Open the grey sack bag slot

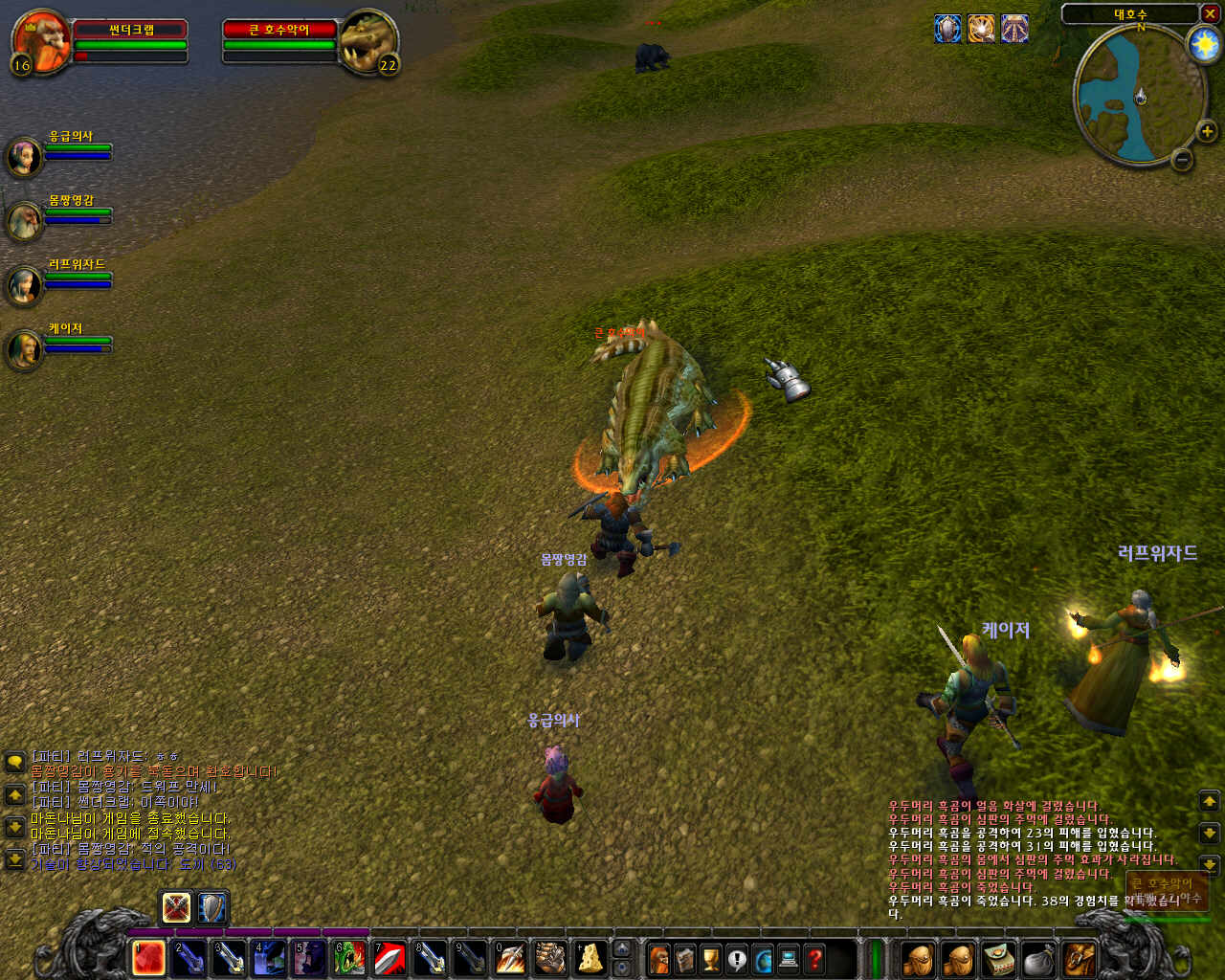1038,959
